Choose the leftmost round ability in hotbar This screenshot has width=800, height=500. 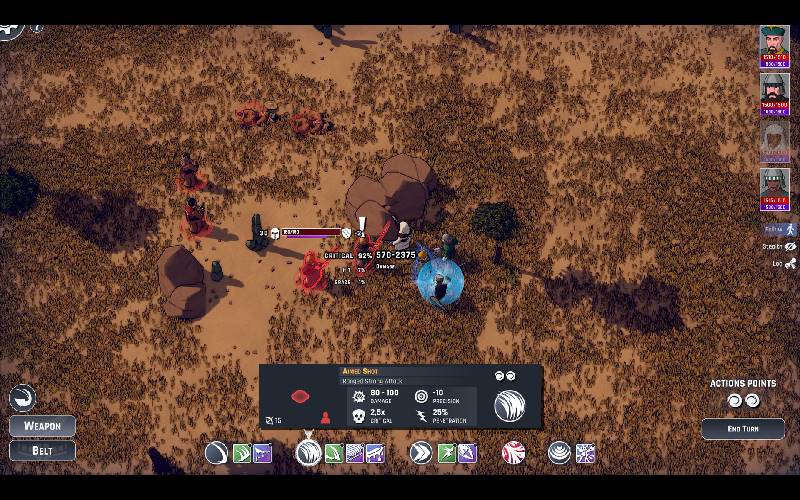(x=216, y=453)
